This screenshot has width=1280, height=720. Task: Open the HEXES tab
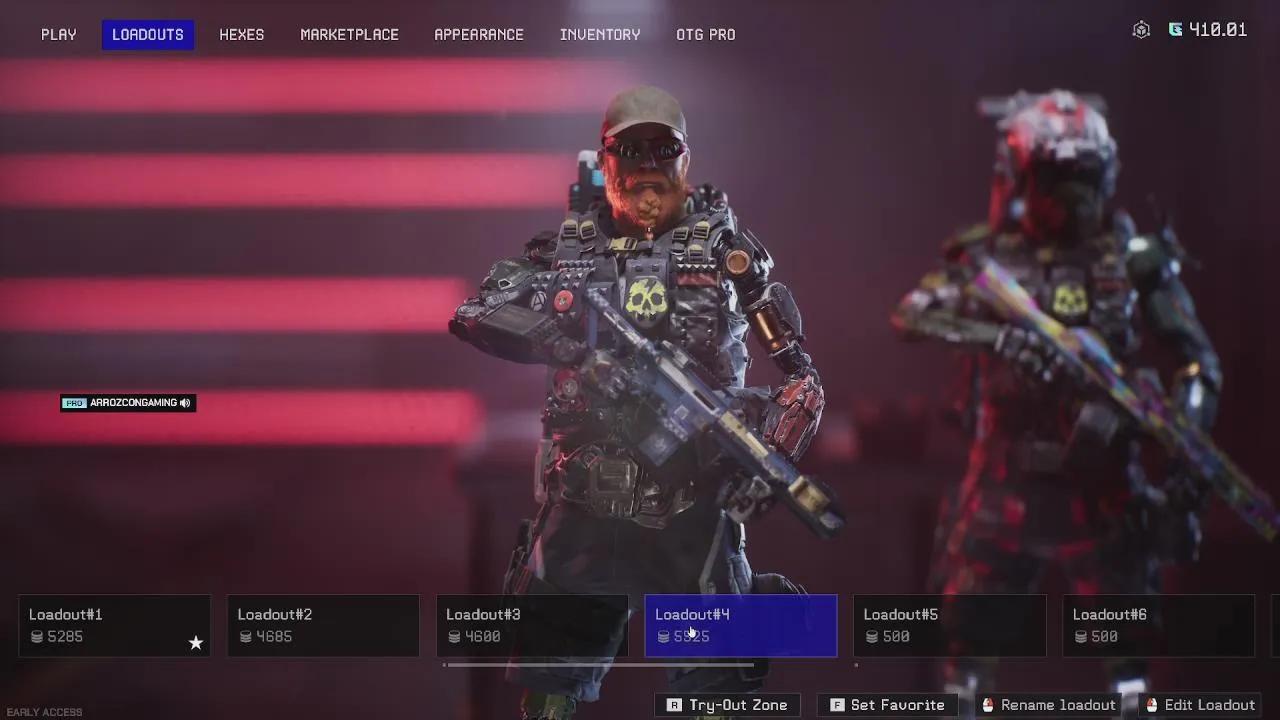coord(241,34)
